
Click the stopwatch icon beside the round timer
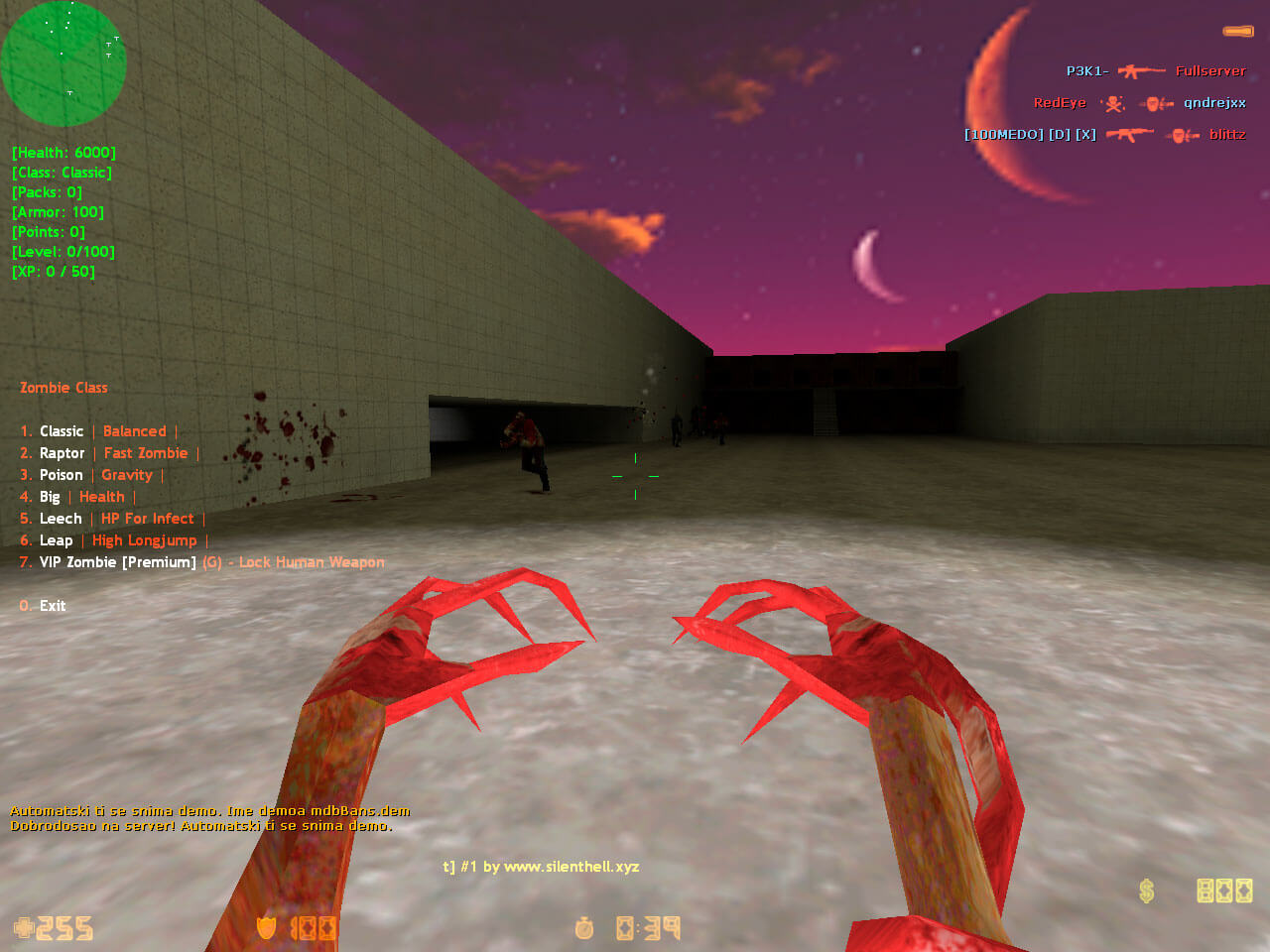[583, 929]
